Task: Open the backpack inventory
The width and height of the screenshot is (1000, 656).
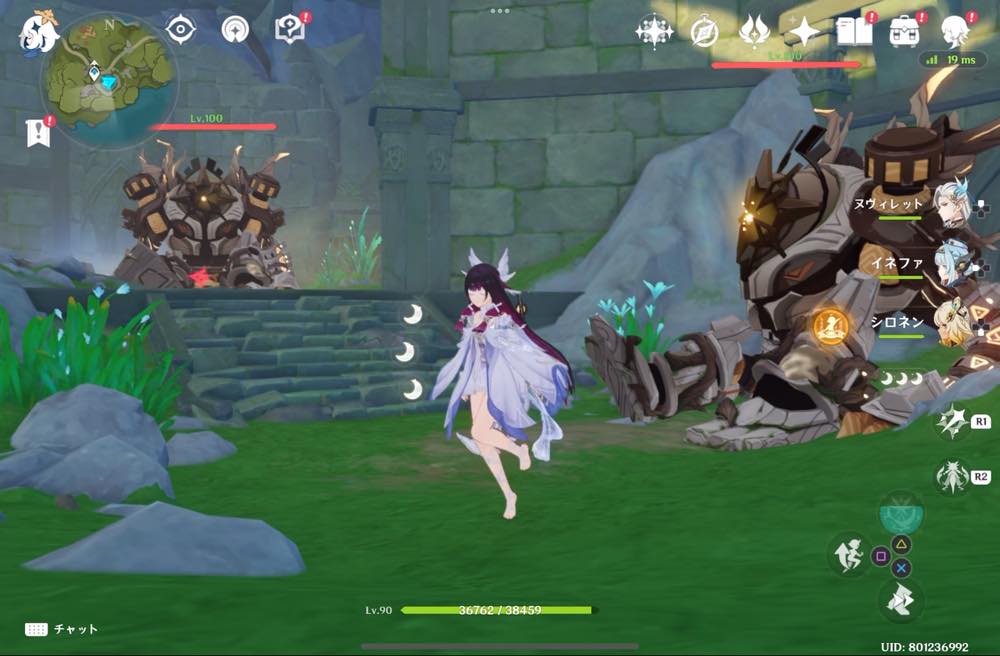Action: coord(906,31)
